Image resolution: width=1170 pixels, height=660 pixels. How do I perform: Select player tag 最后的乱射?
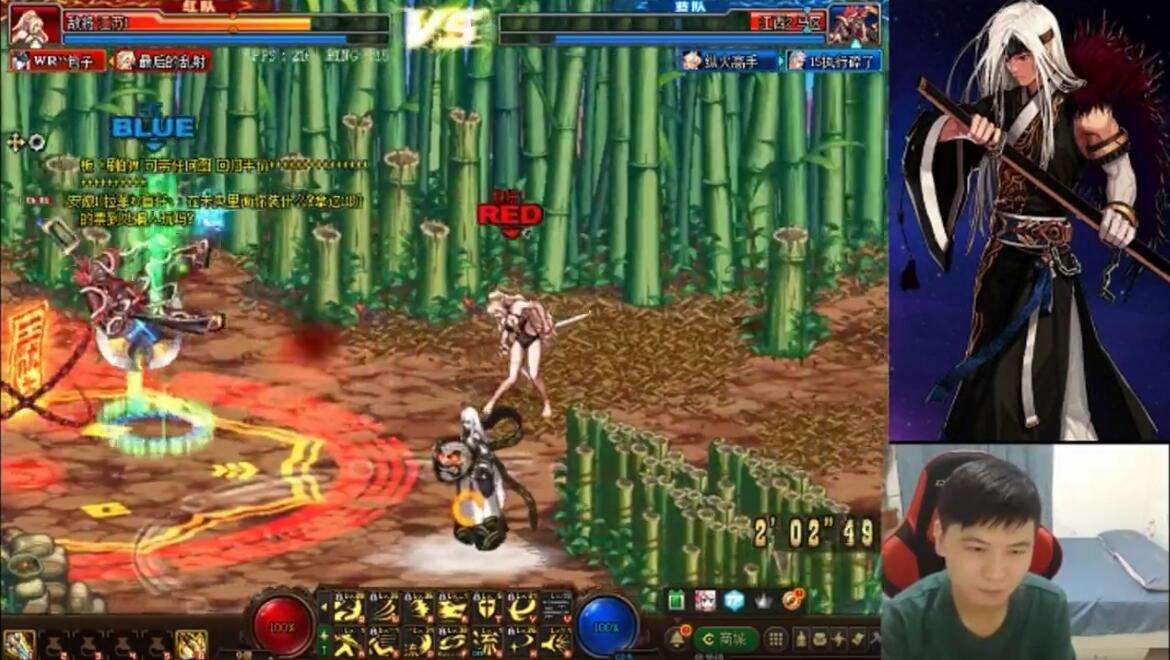coord(160,61)
